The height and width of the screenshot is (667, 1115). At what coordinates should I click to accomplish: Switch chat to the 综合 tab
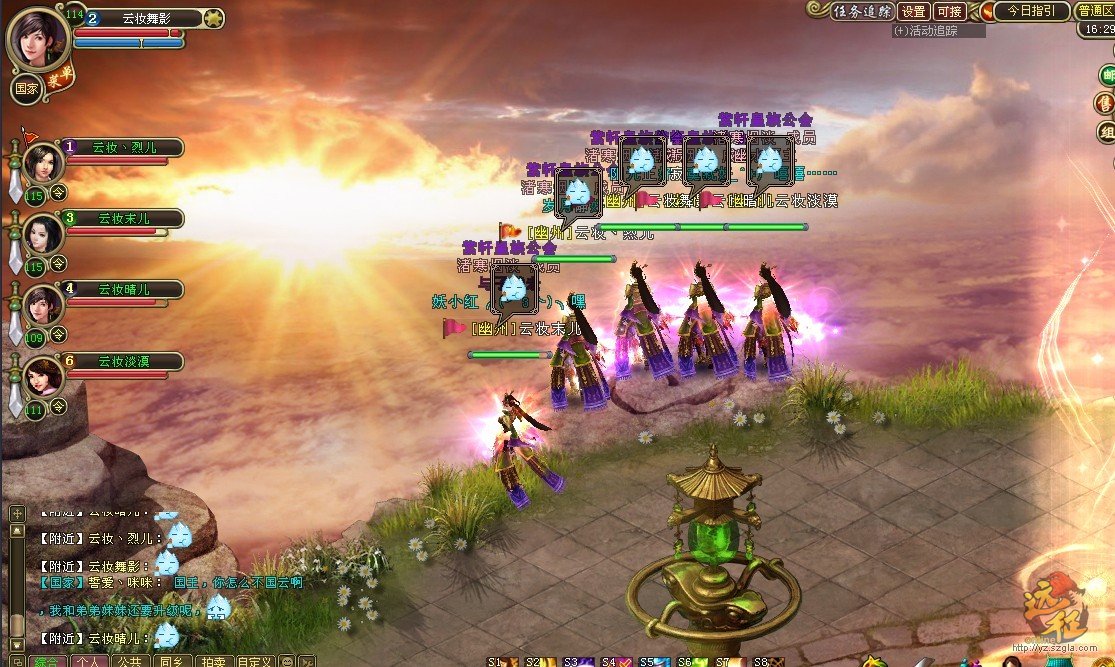46,661
